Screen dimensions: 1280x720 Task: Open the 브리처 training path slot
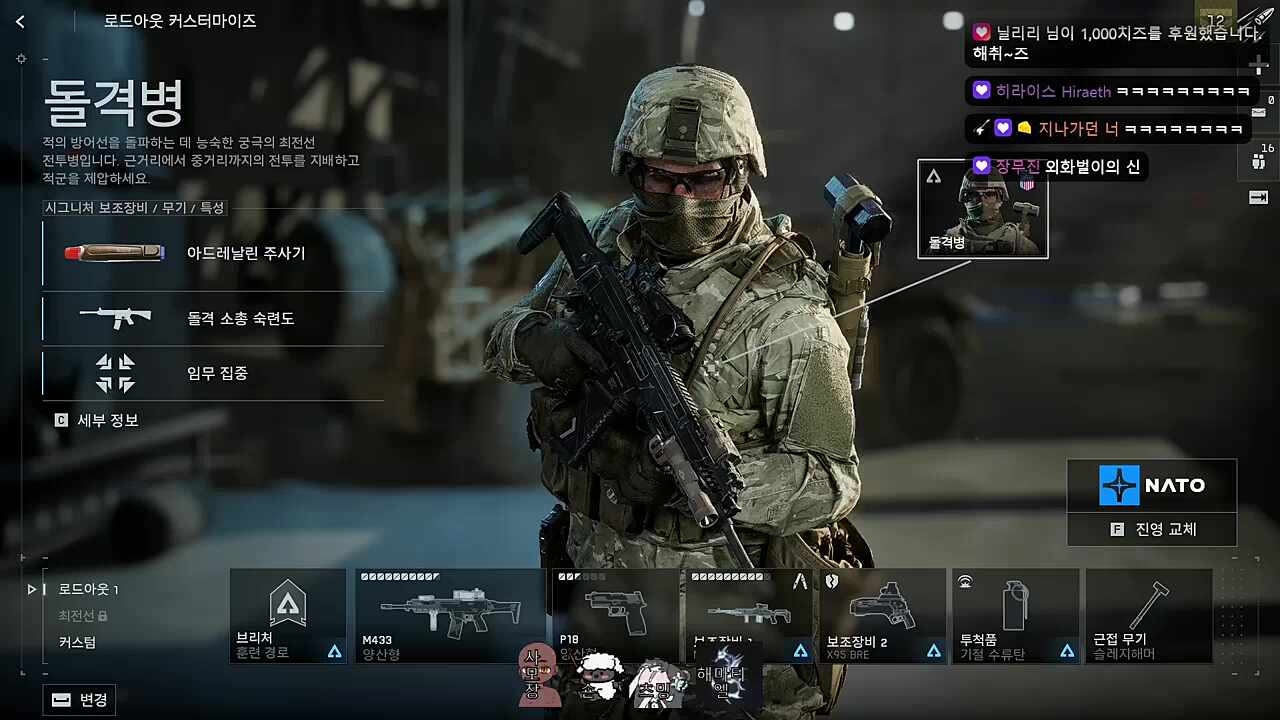[x=288, y=615]
